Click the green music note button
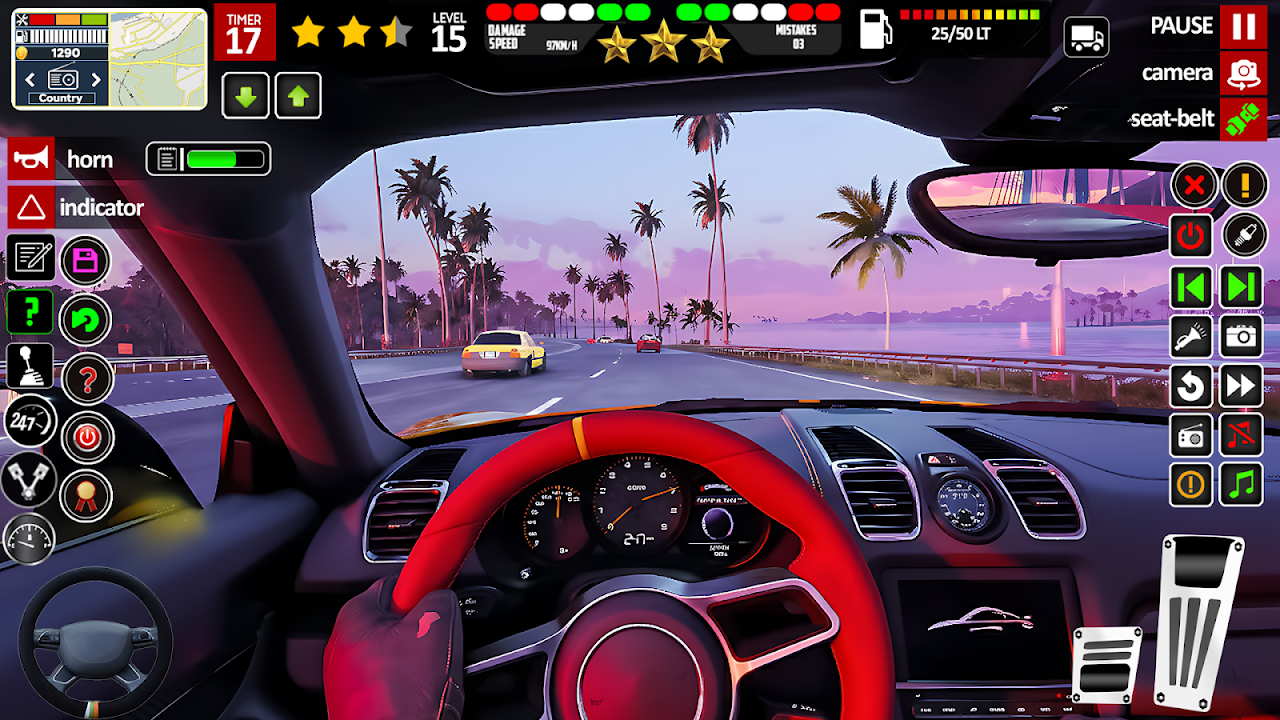The image size is (1280, 720). (1242, 485)
